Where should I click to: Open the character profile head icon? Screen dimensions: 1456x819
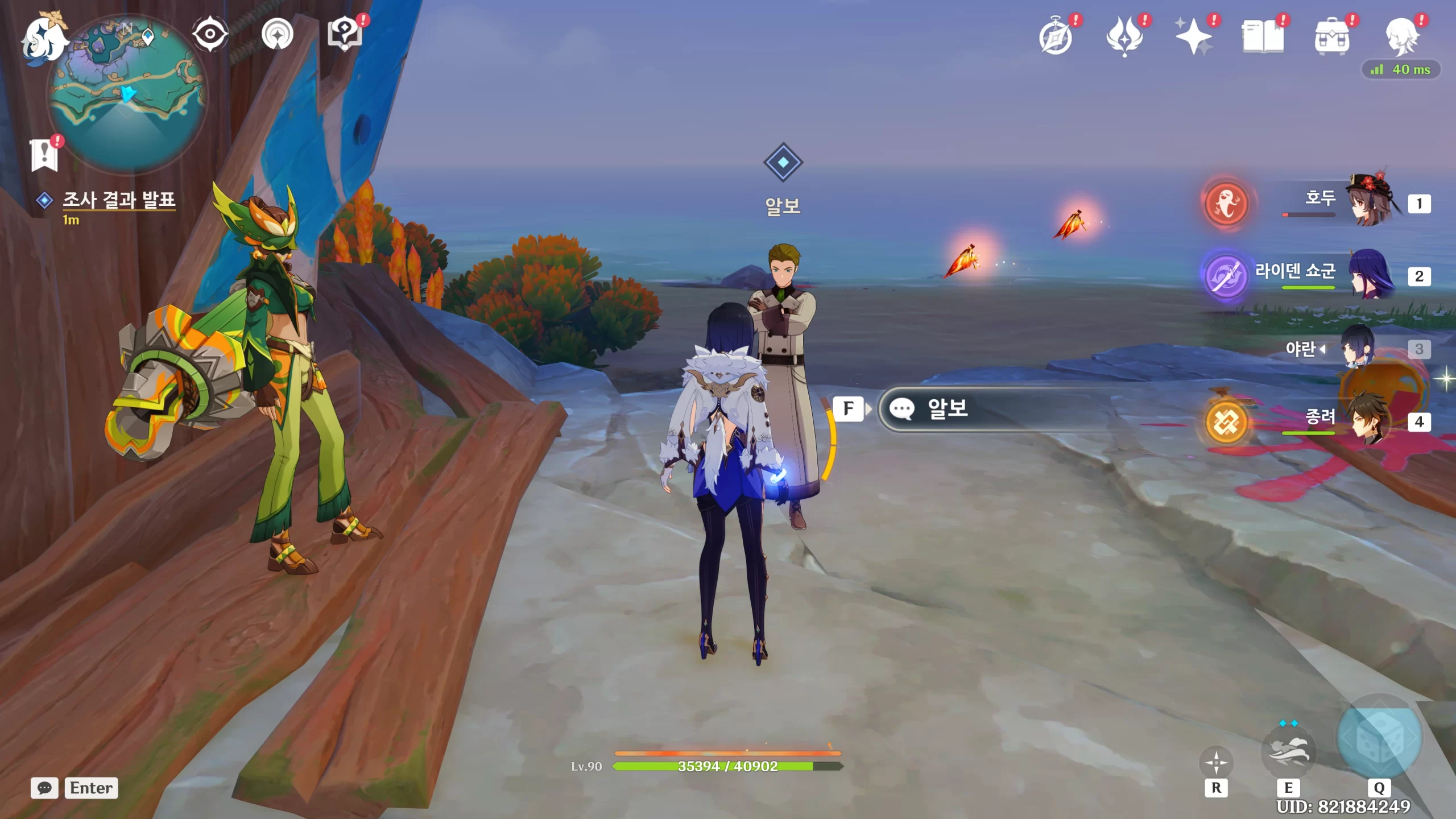click(x=1401, y=36)
